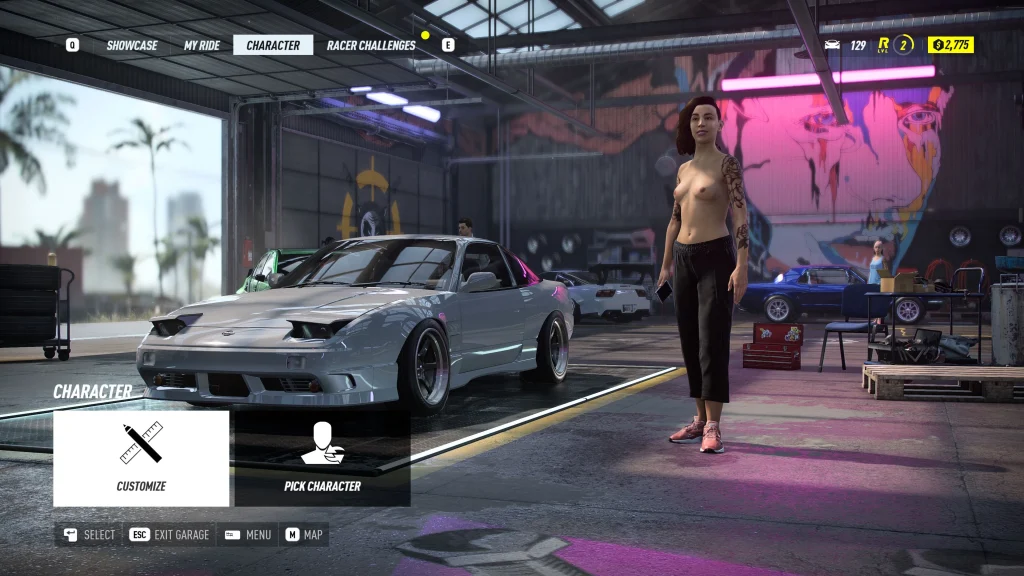Switch to the Showcase tab
1024x576 pixels.
pyautogui.click(x=132, y=45)
